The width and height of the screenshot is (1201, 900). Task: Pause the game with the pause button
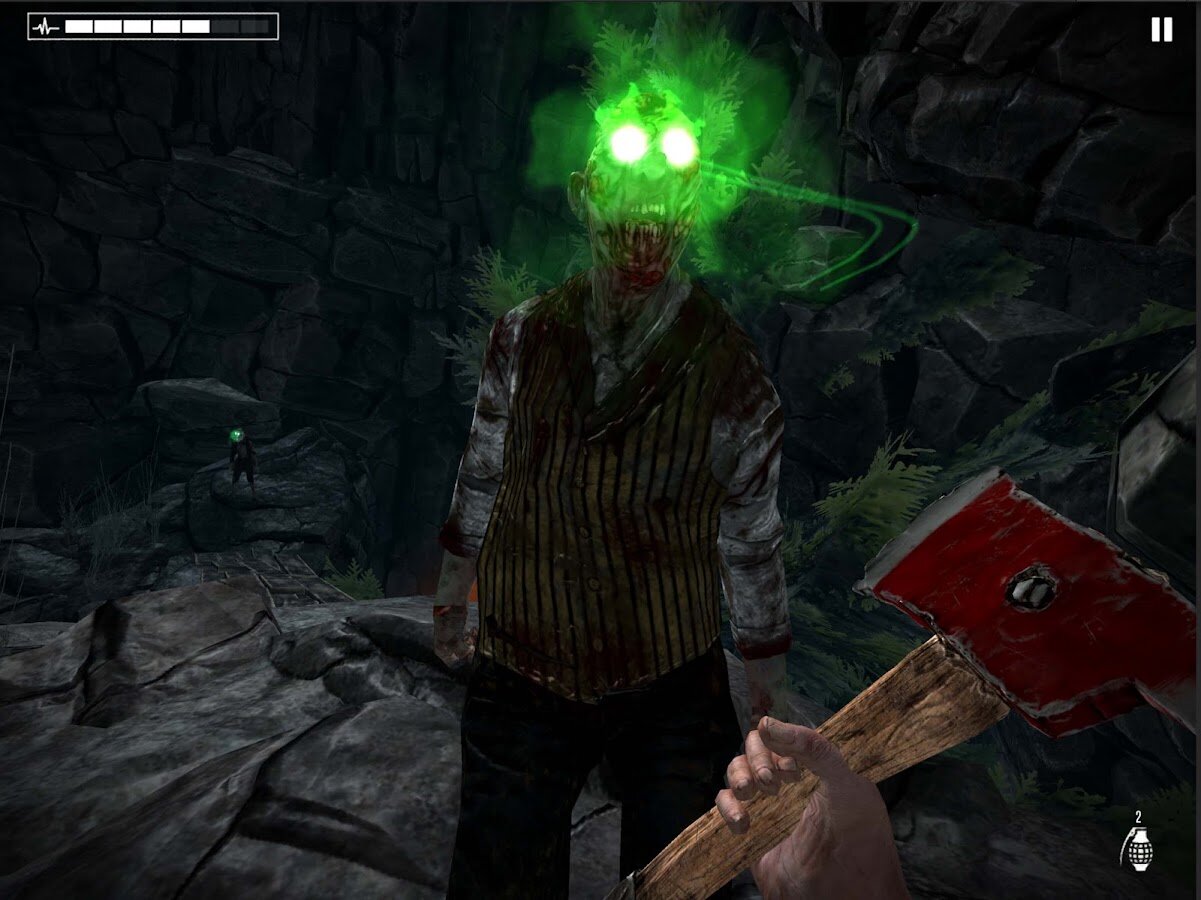(x=1161, y=30)
